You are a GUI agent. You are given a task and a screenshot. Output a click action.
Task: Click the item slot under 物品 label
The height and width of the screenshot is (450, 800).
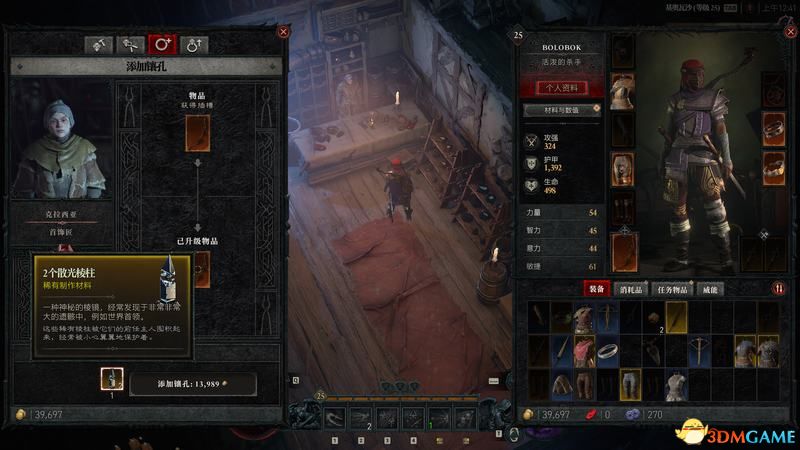click(197, 129)
